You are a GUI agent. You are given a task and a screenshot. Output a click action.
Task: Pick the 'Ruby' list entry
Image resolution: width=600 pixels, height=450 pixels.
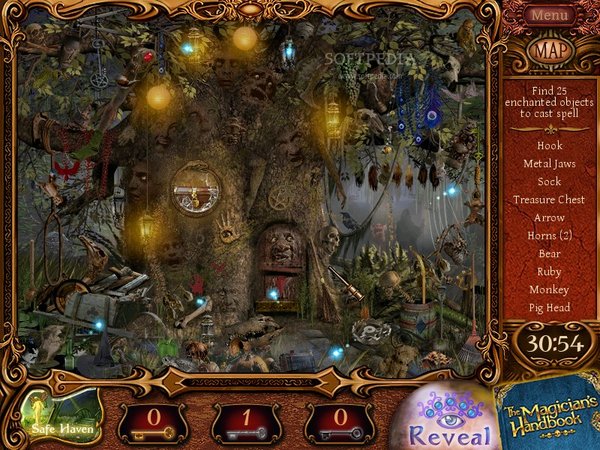[549, 271]
